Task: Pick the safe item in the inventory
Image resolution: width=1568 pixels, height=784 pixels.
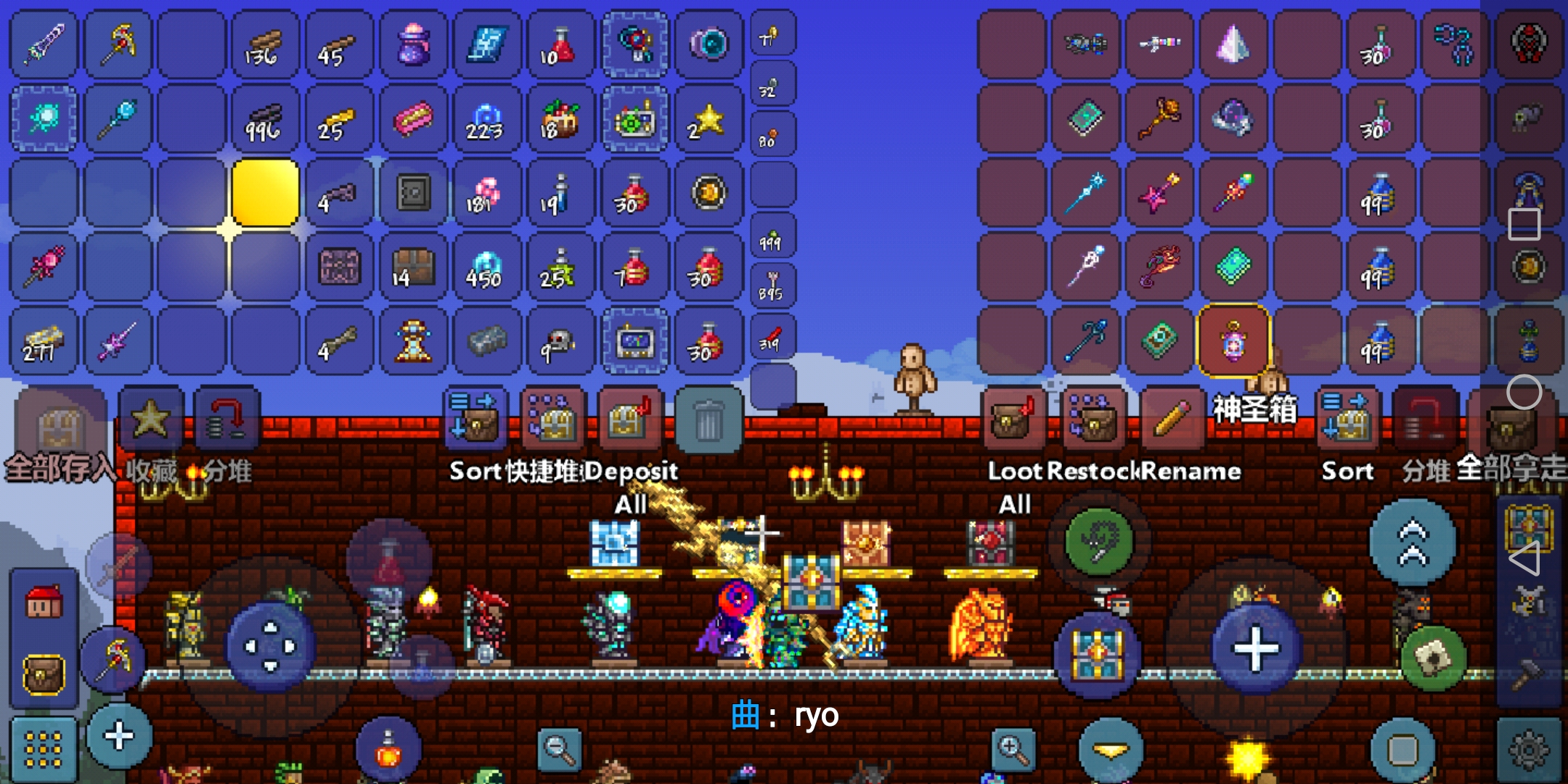Action: (x=413, y=193)
